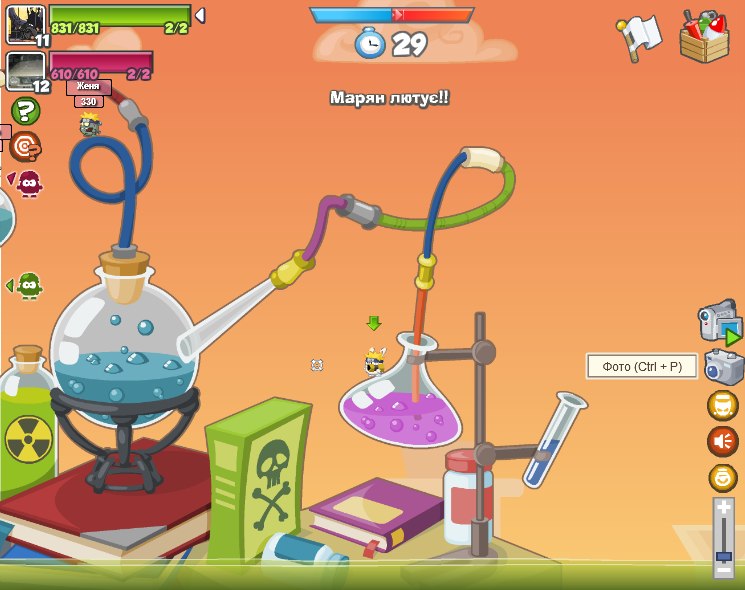This screenshot has height=590, width=745.
Task: Toggle sound with the orange speaker button
Action: [722, 441]
